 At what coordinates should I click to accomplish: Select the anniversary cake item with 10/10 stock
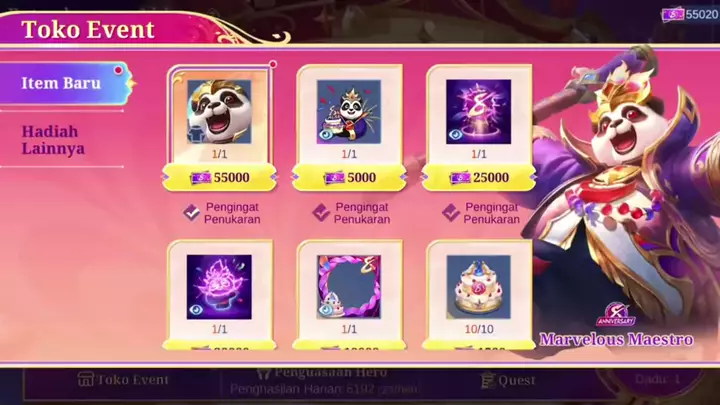click(x=478, y=287)
